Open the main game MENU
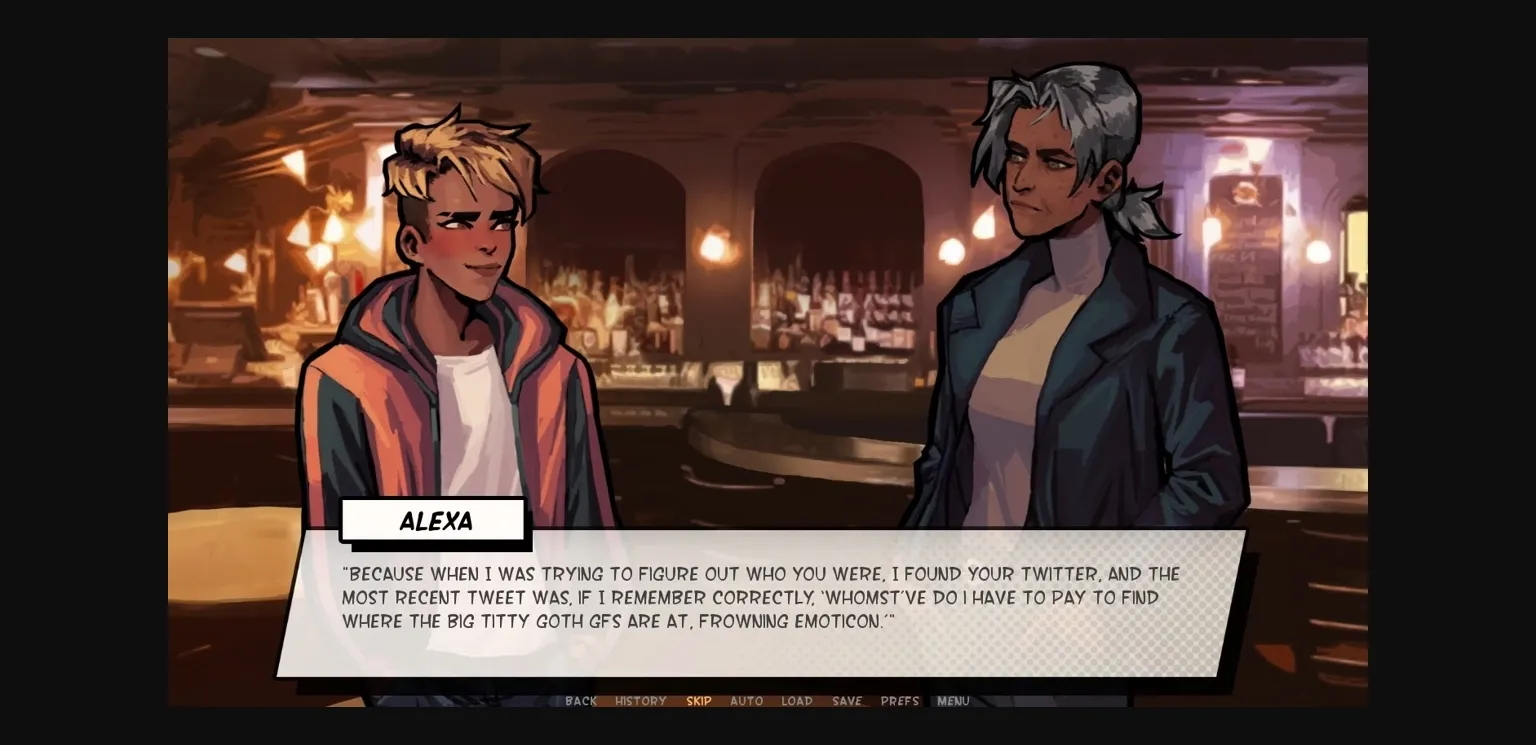Screen dimensions: 1536x745 pyautogui.click(x=952, y=701)
